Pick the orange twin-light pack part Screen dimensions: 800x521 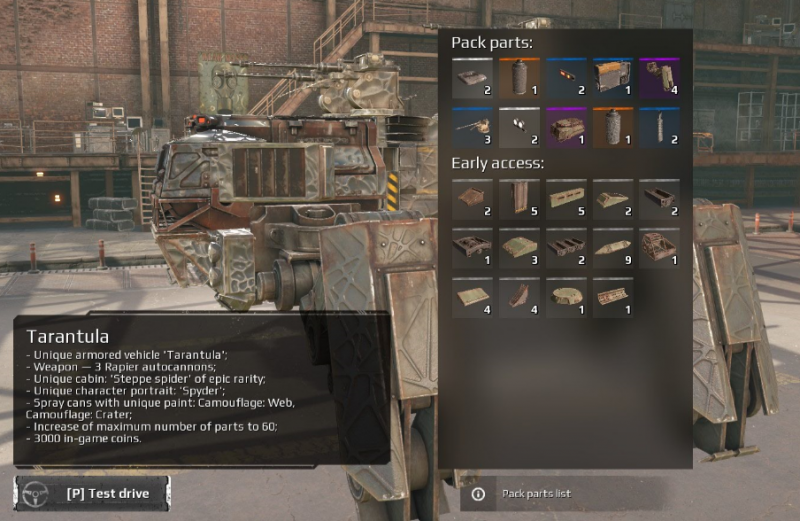566,78
